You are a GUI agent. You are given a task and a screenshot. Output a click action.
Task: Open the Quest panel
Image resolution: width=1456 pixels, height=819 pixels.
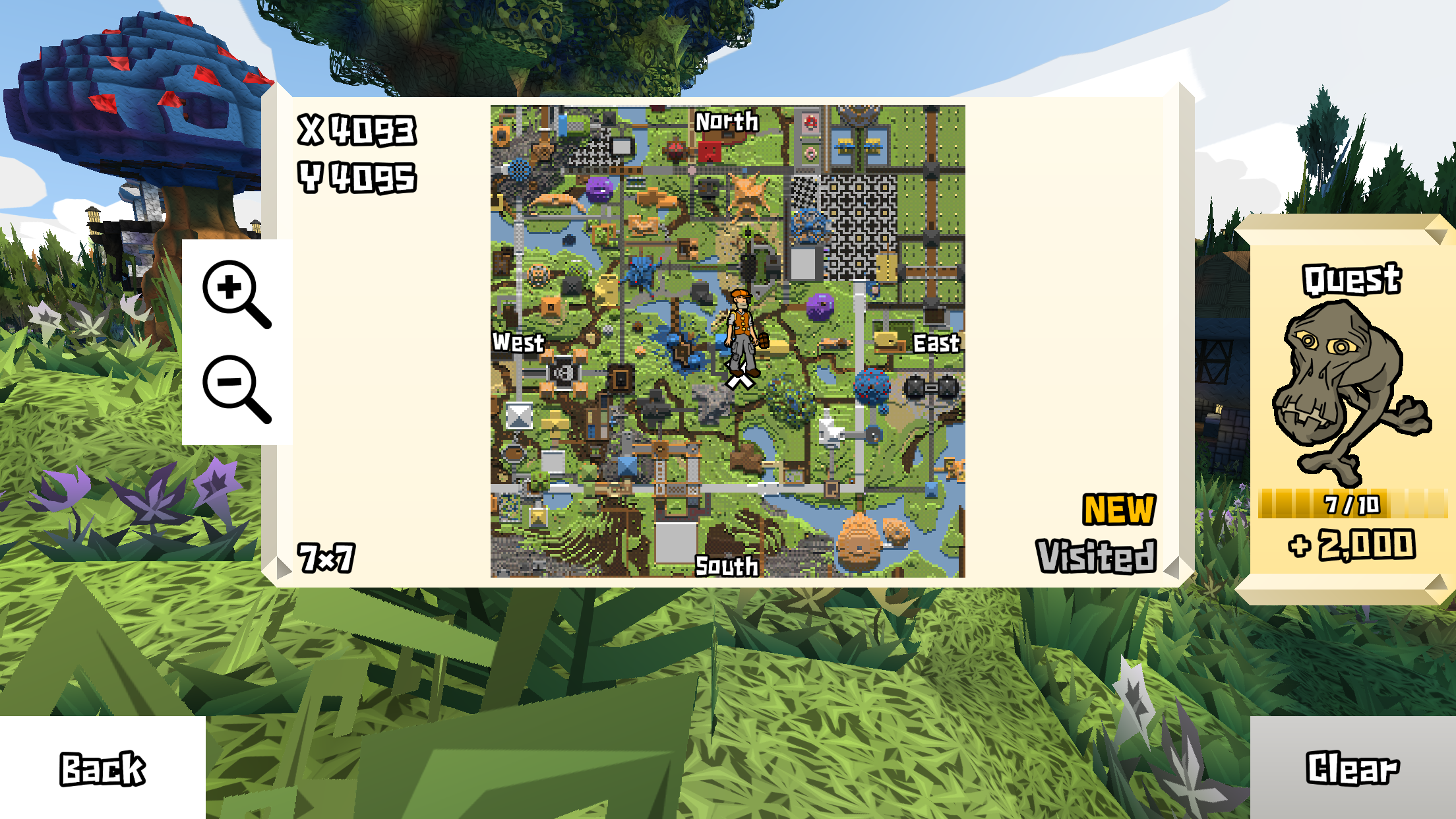(1350, 280)
